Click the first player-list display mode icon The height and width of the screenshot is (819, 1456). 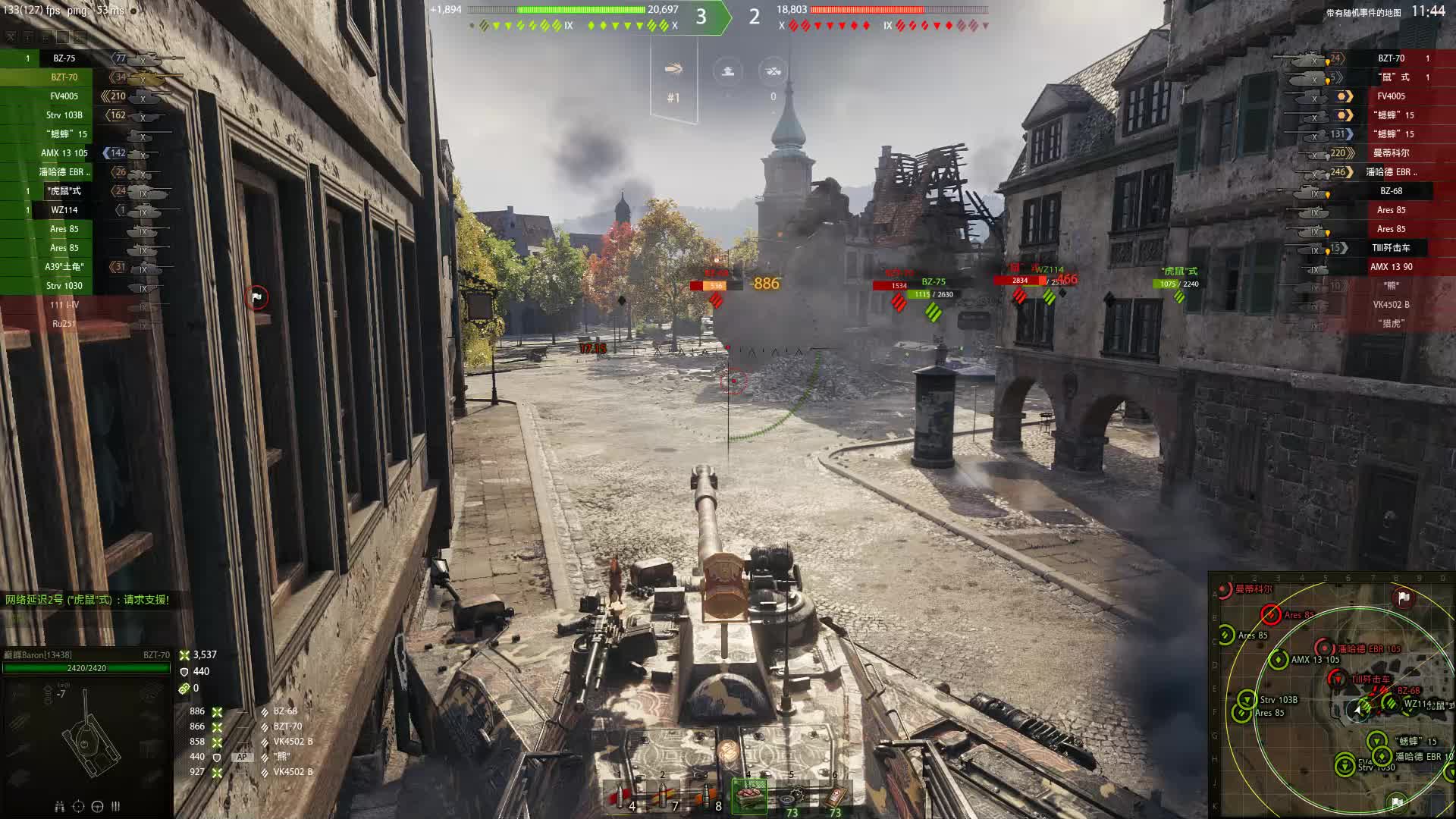pyautogui.click(x=11, y=37)
